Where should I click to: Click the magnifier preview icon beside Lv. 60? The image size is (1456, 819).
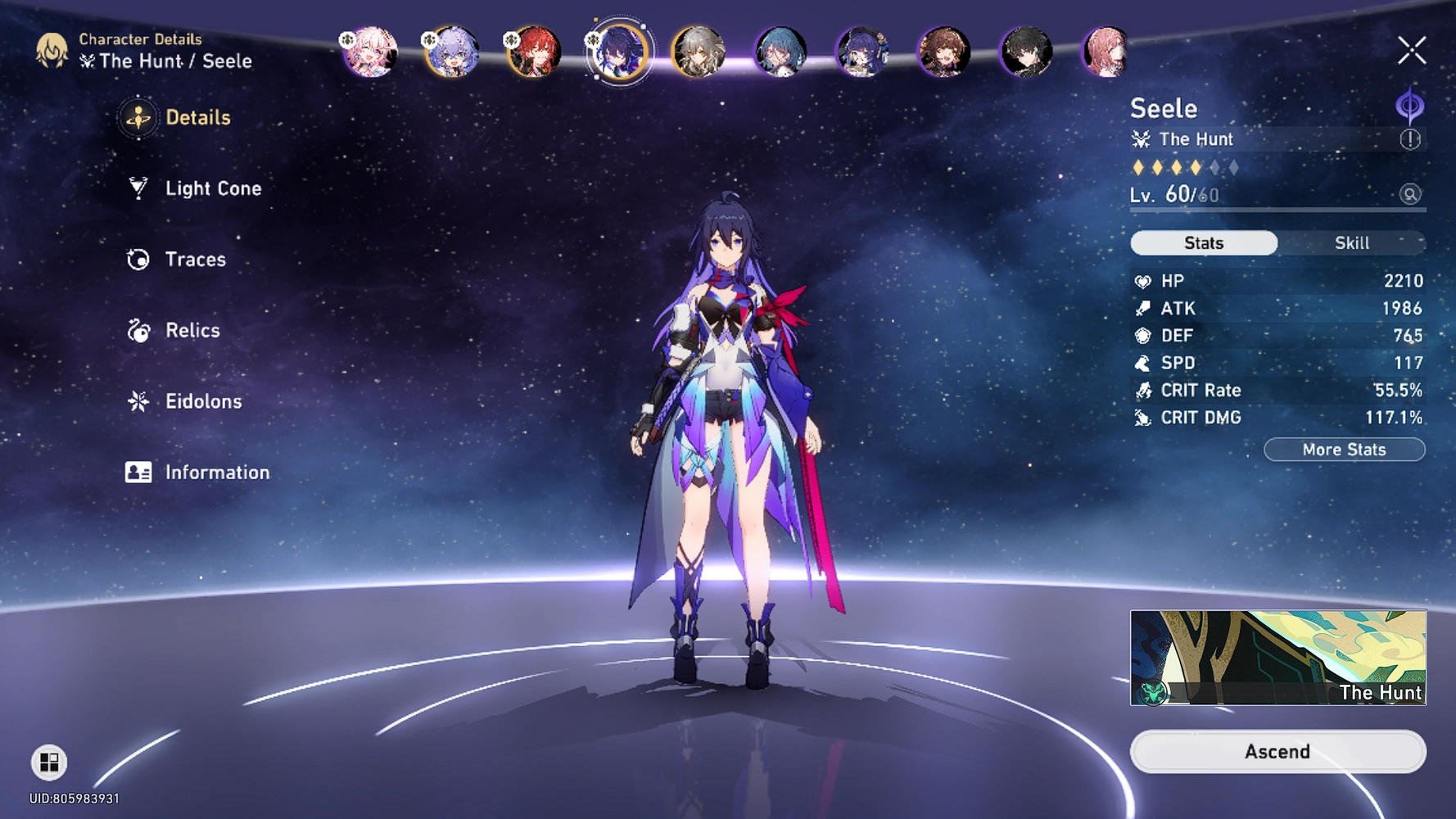pyautogui.click(x=1410, y=195)
